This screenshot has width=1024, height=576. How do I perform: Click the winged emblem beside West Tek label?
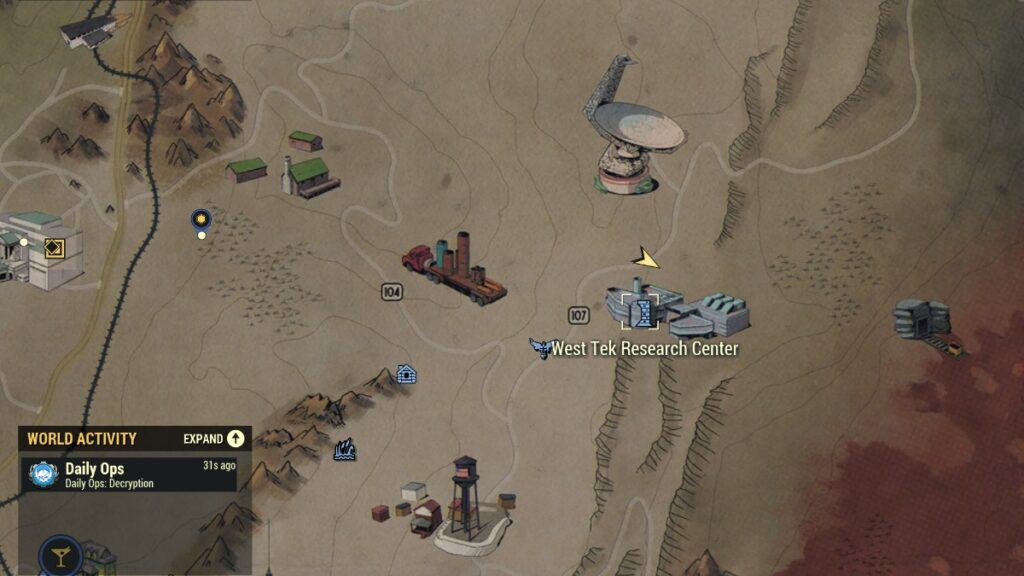tap(541, 348)
